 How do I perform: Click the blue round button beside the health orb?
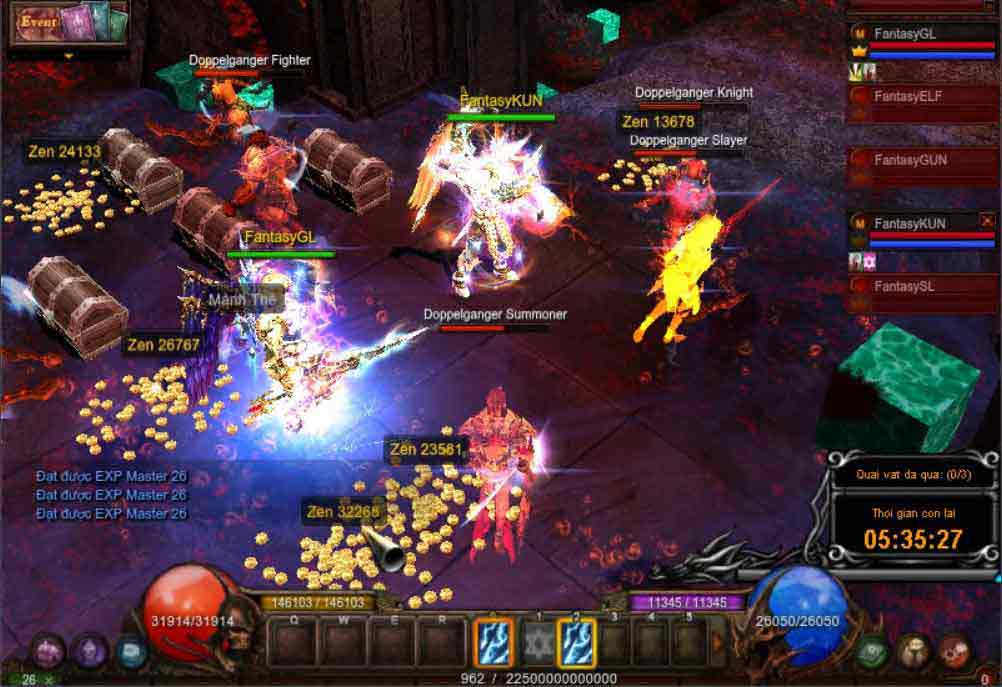tap(130, 652)
